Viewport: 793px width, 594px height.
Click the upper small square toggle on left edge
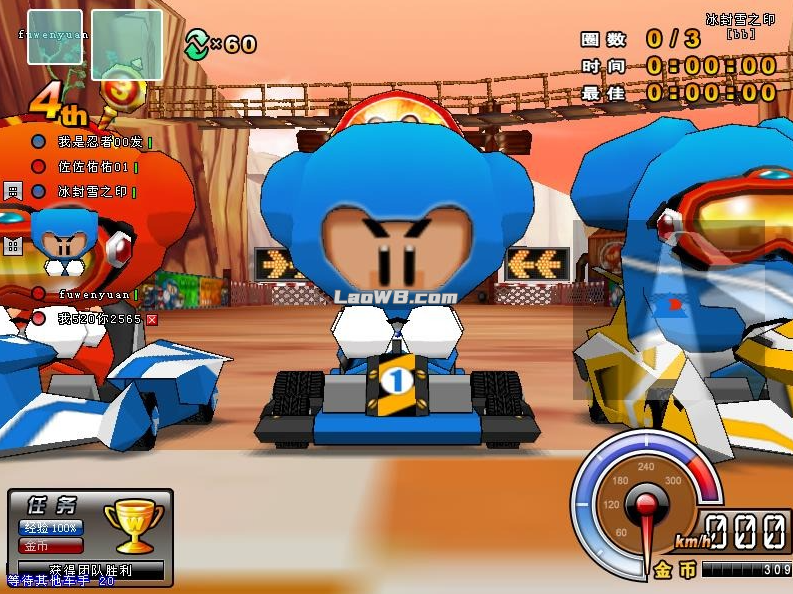click(13, 191)
